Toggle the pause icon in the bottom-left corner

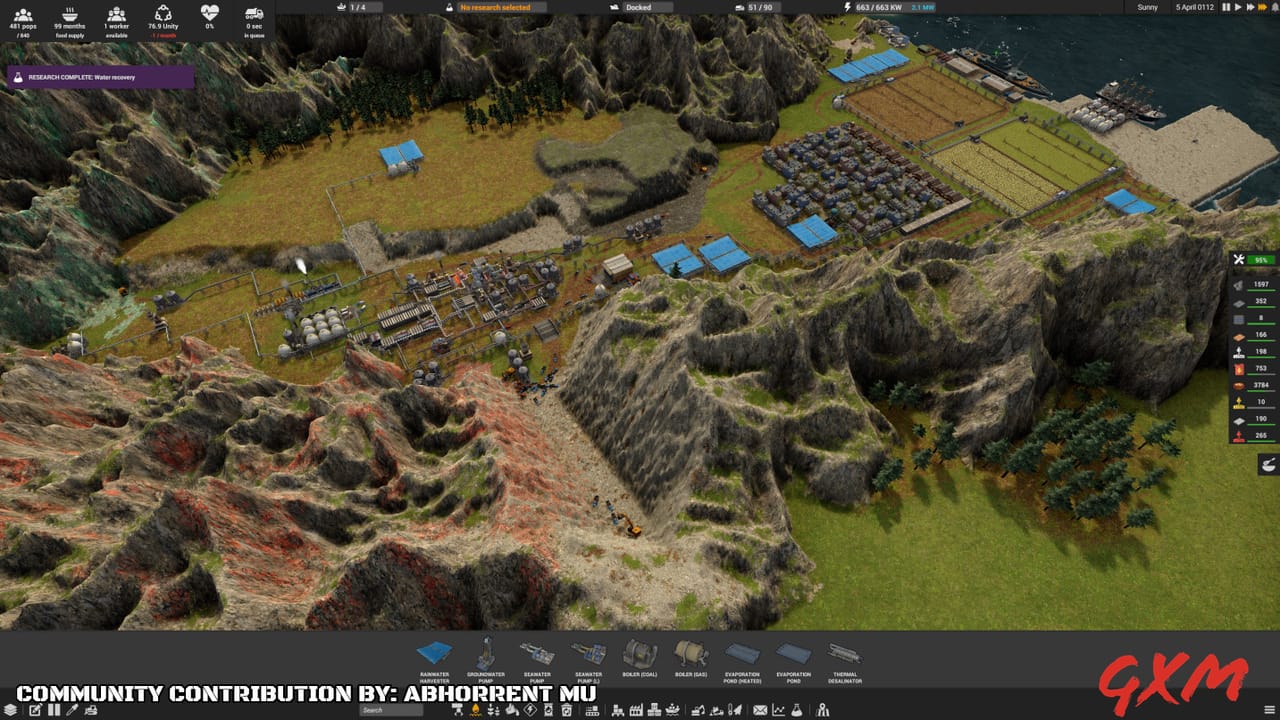point(53,711)
